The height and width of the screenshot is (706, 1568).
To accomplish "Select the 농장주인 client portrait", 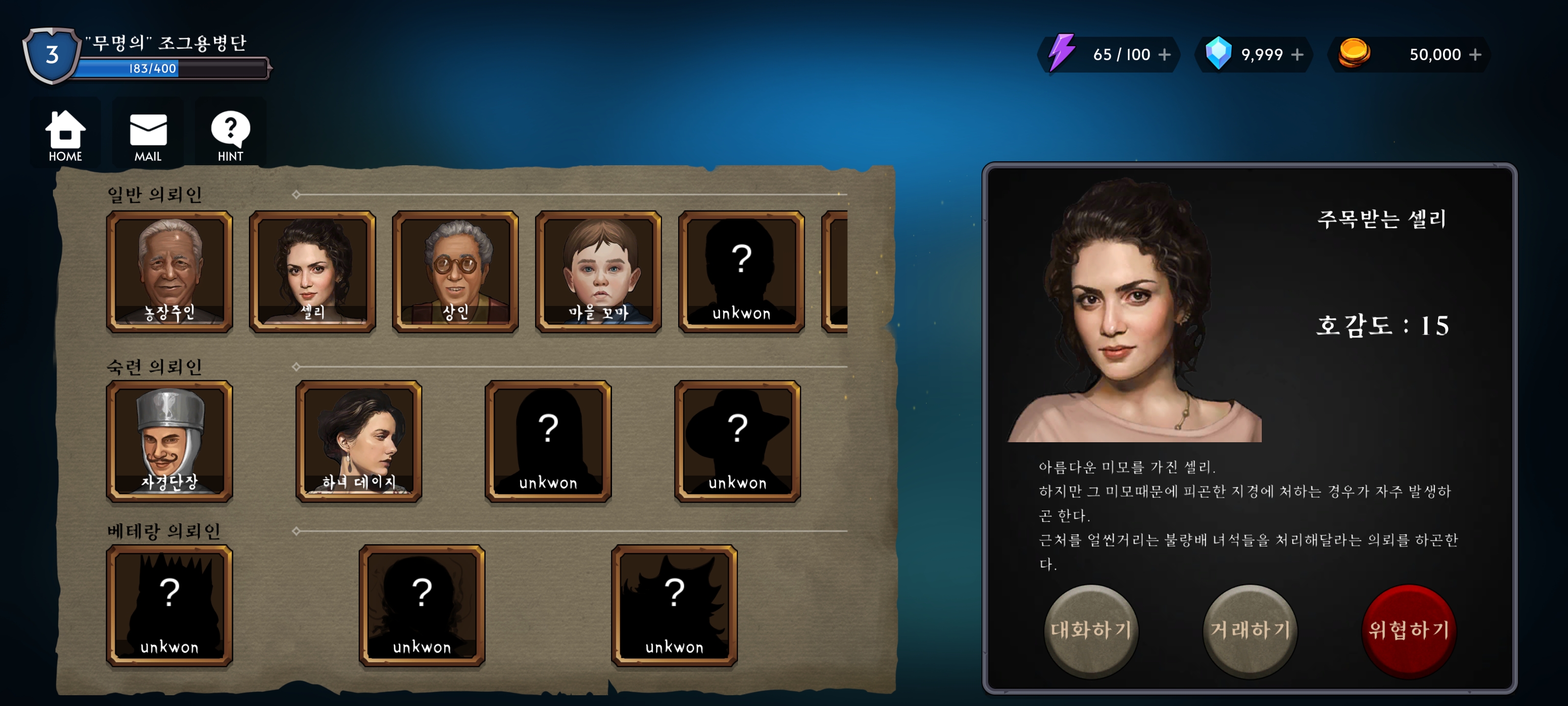I will click(169, 272).
